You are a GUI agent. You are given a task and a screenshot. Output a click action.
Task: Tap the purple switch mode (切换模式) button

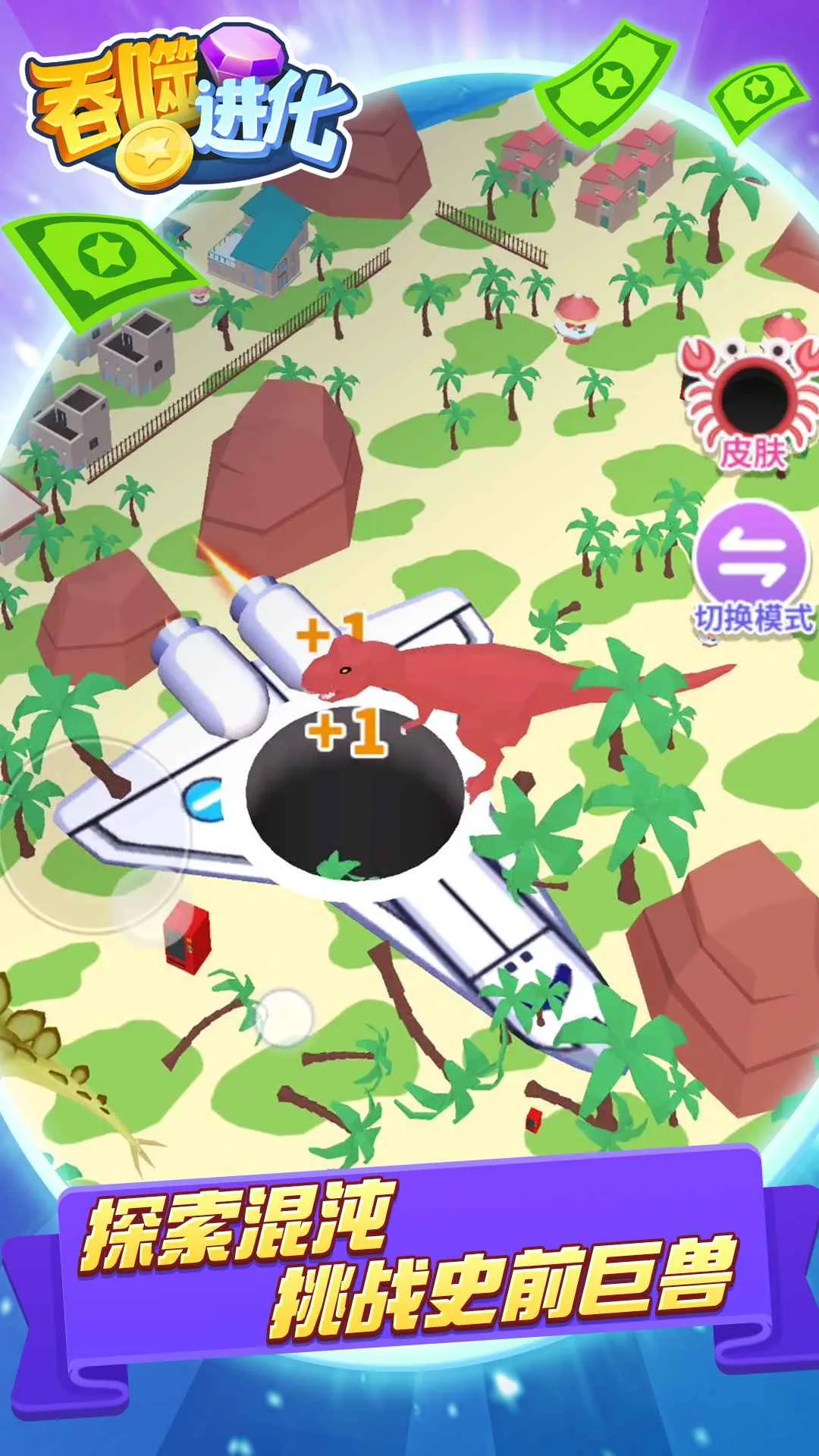click(752, 559)
